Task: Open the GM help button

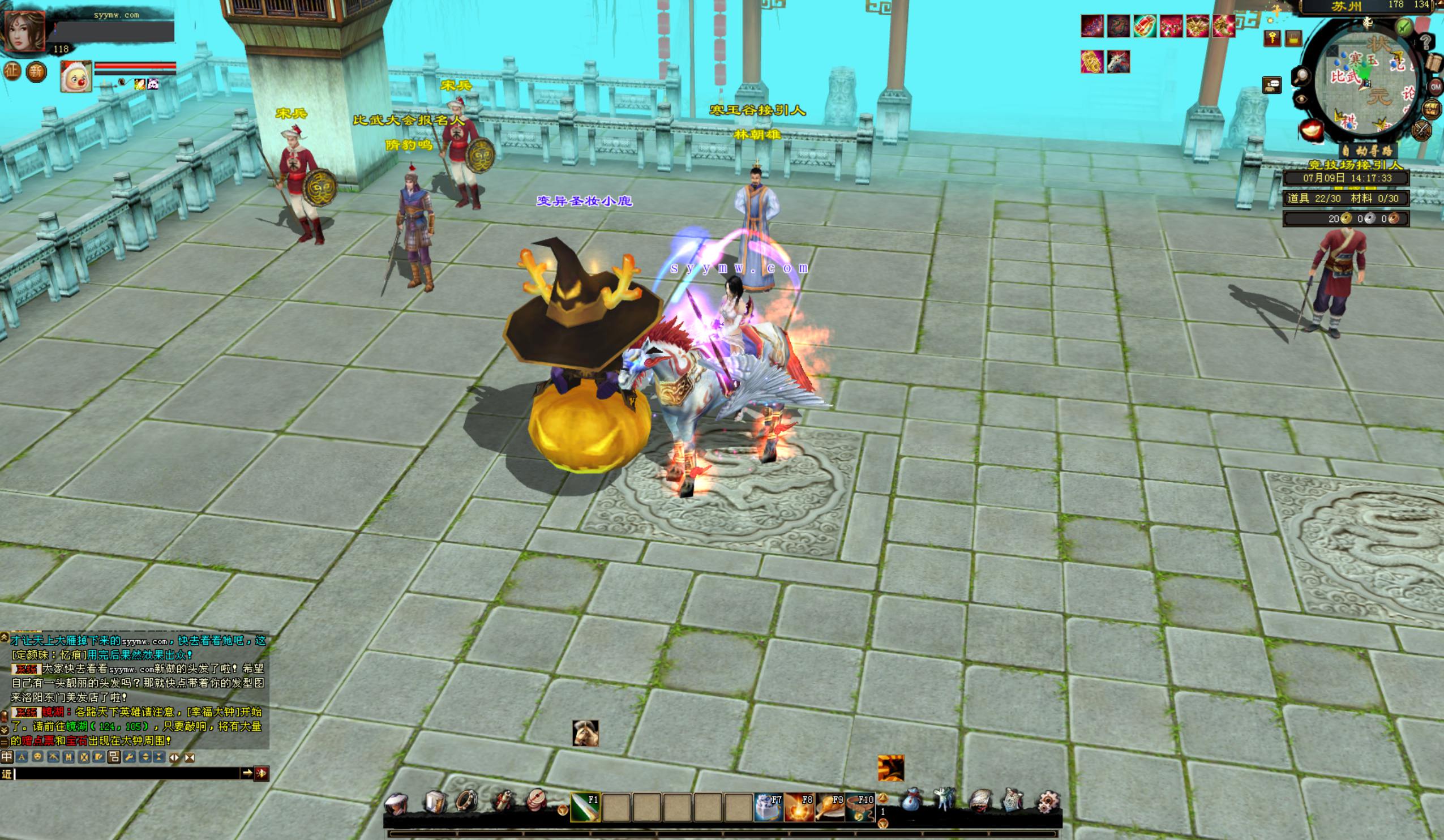Action: (1435, 87)
